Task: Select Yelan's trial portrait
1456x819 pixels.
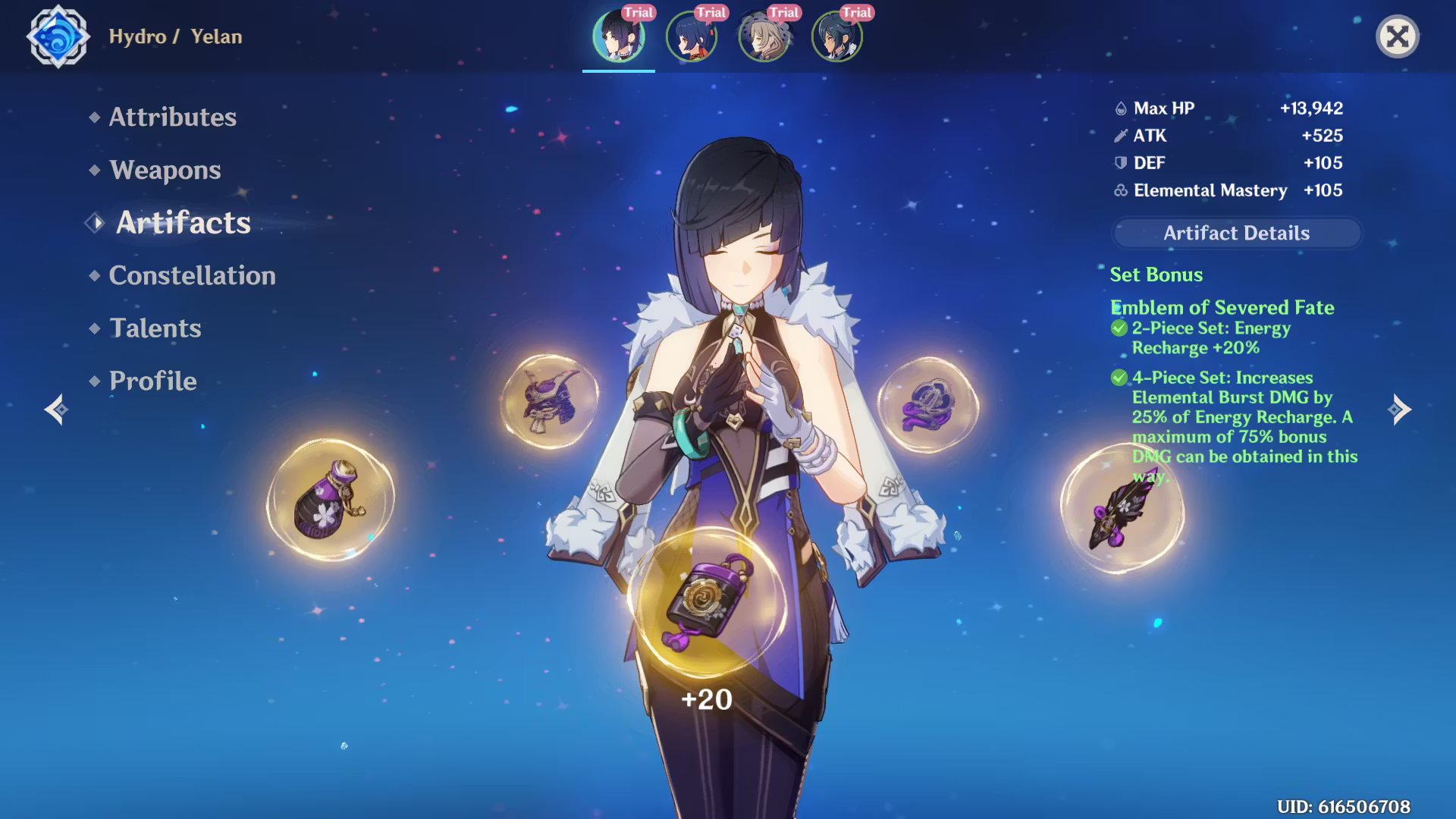Action: click(x=619, y=36)
